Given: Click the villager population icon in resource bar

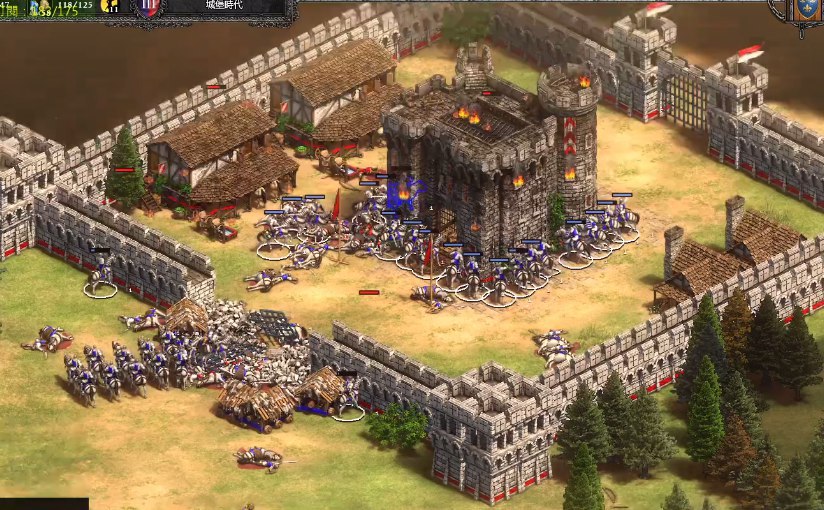Looking at the screenshot, I should pyautogui.click(x=42, y=8).
